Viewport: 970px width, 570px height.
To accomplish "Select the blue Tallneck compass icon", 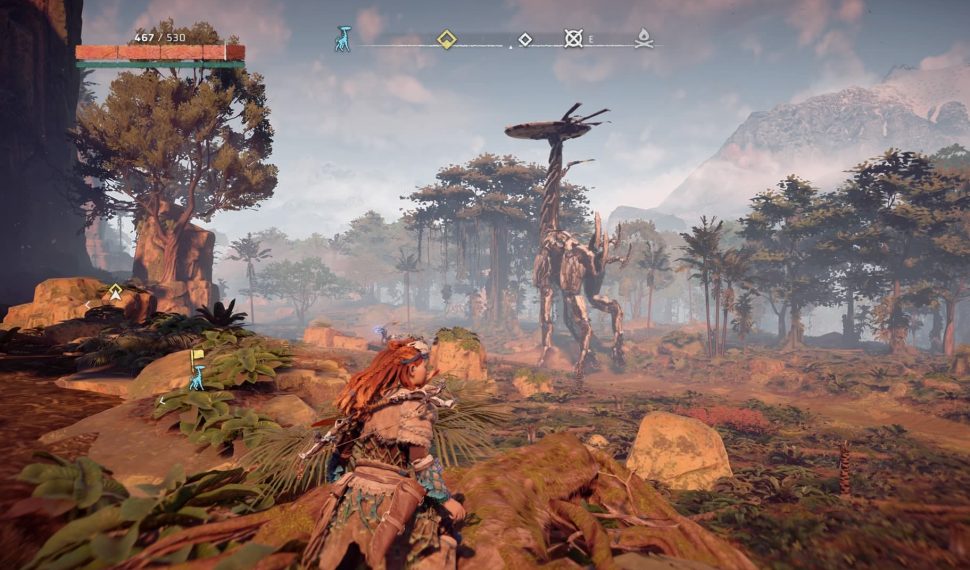I will tap(343, 39).
